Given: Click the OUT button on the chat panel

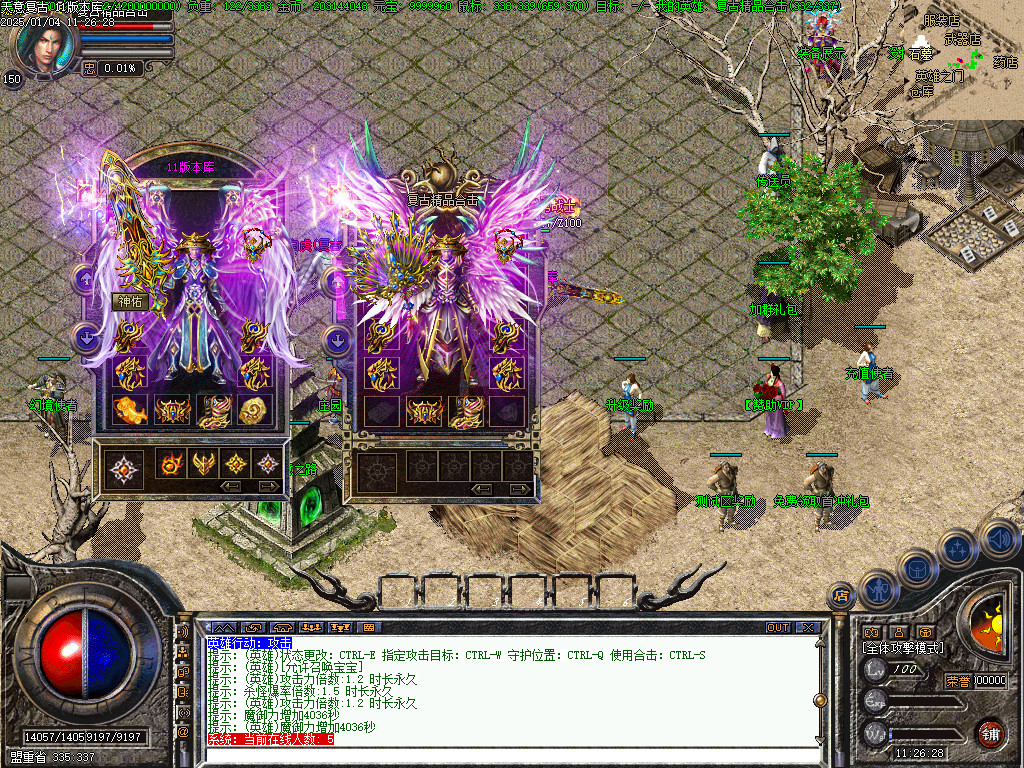Looking at the screenshot, I should 777,627.
